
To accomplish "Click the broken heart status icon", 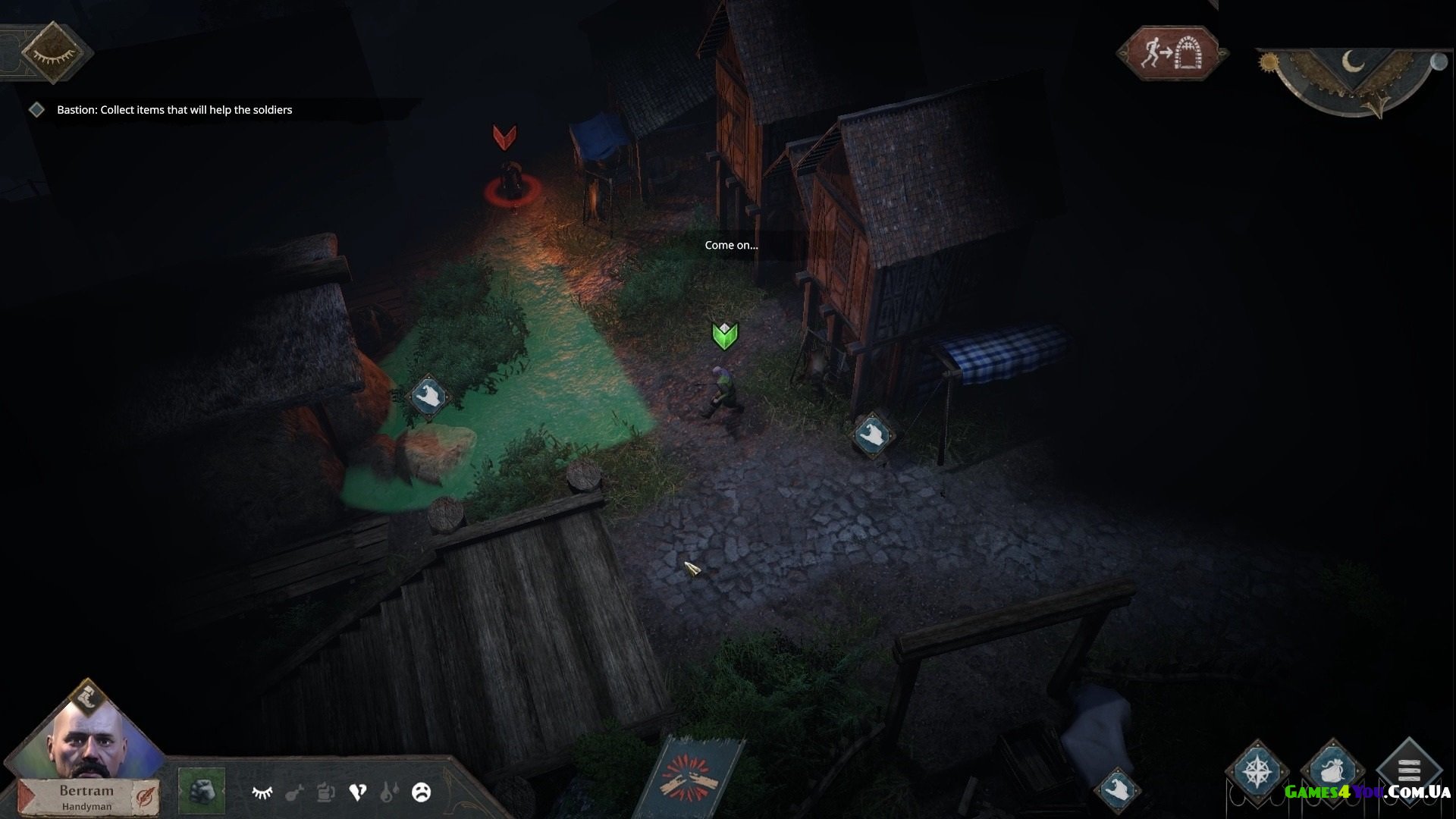I will tap(357, 792).
